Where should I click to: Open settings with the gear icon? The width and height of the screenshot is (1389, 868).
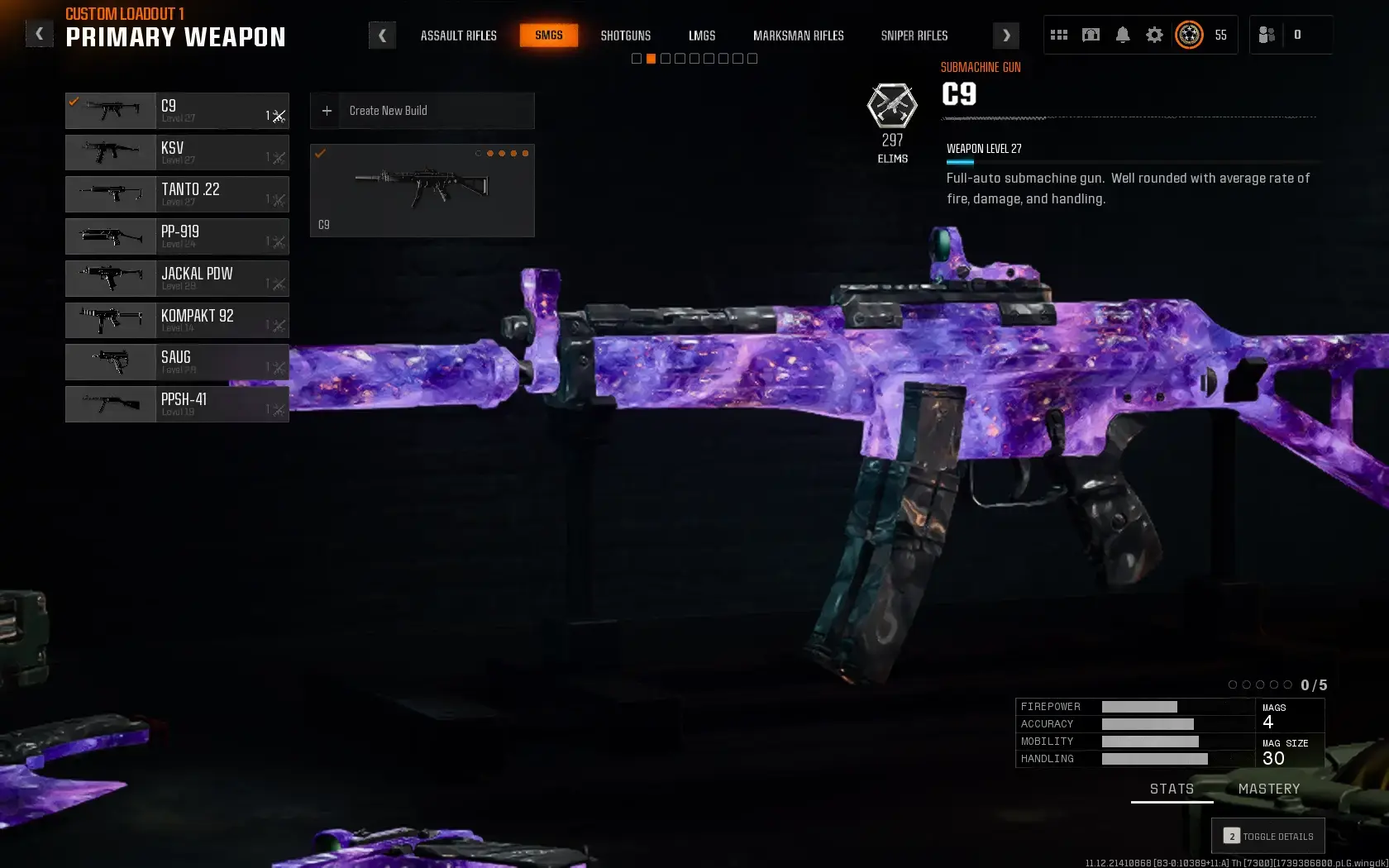[1154, 35]
